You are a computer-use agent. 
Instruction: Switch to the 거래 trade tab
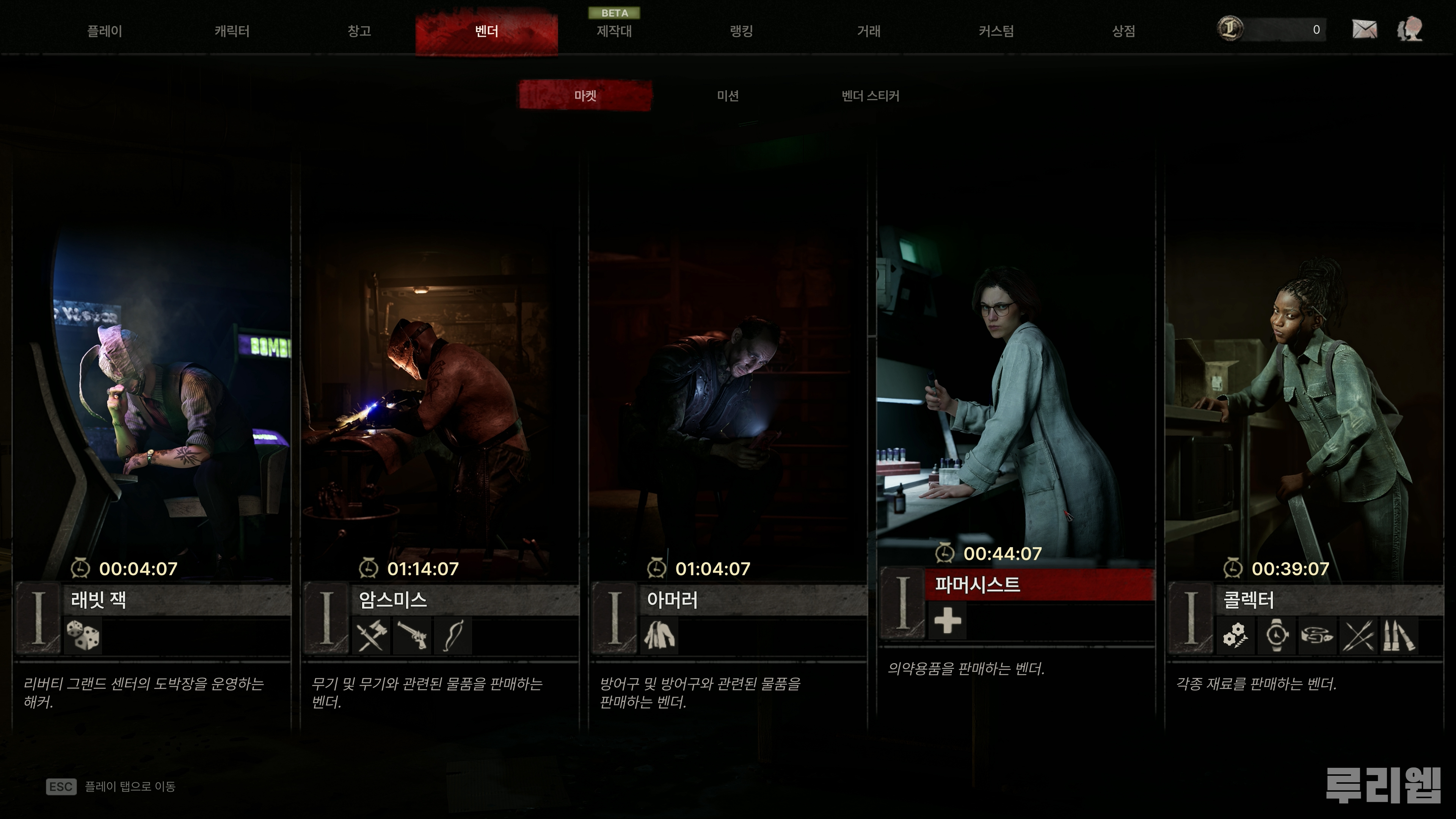[869, 31]
